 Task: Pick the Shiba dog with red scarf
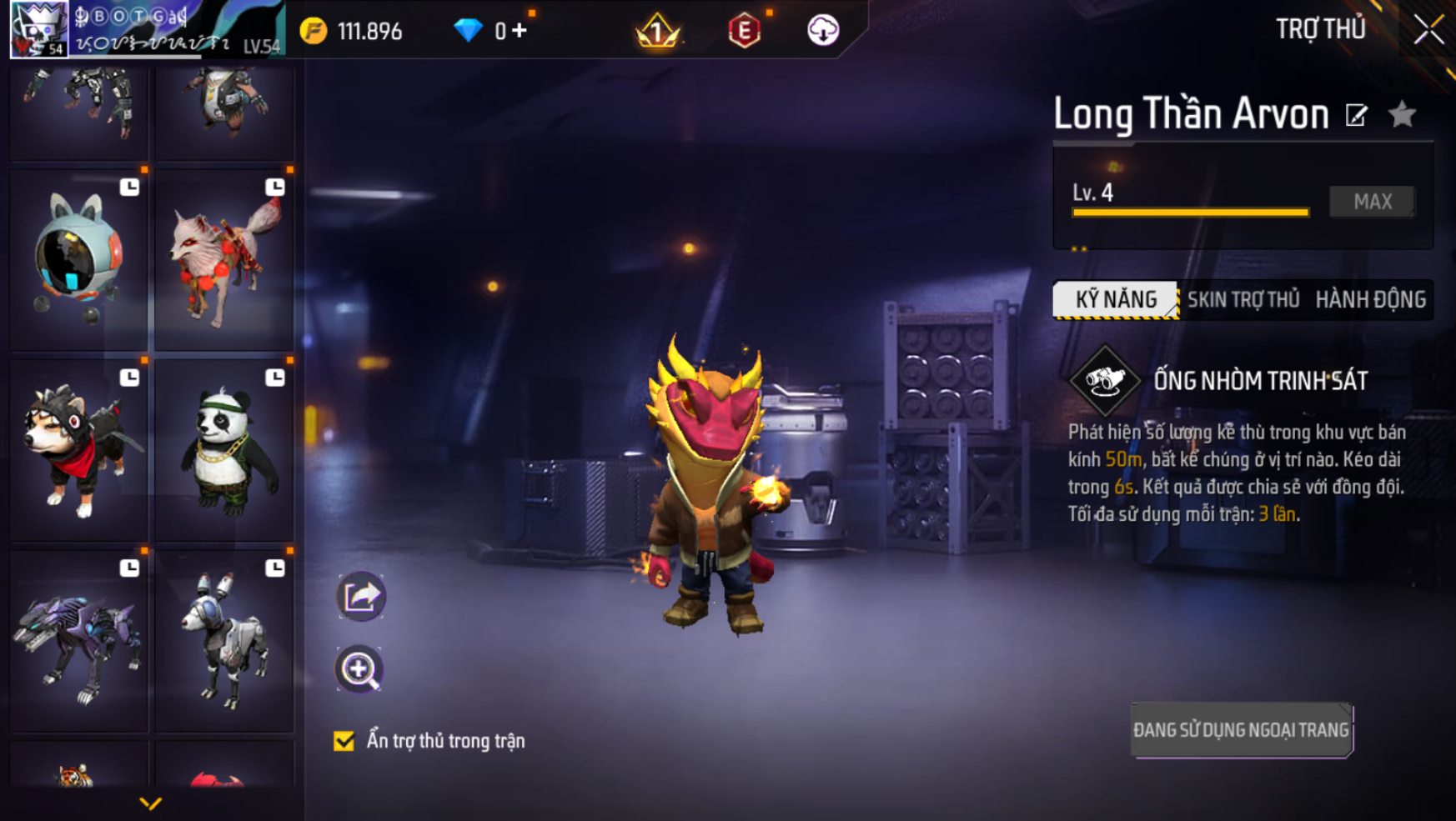[78, 450]
